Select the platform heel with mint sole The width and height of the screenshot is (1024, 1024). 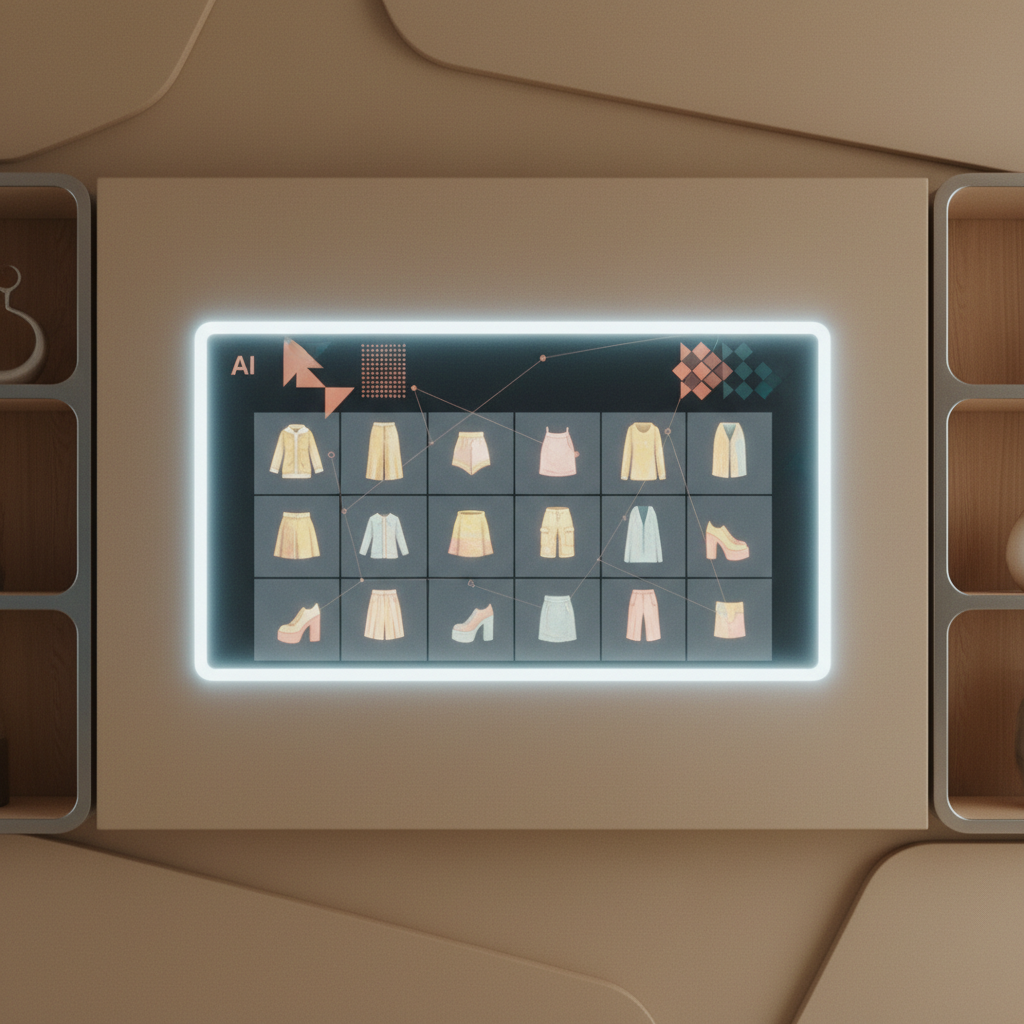point(472,623)
